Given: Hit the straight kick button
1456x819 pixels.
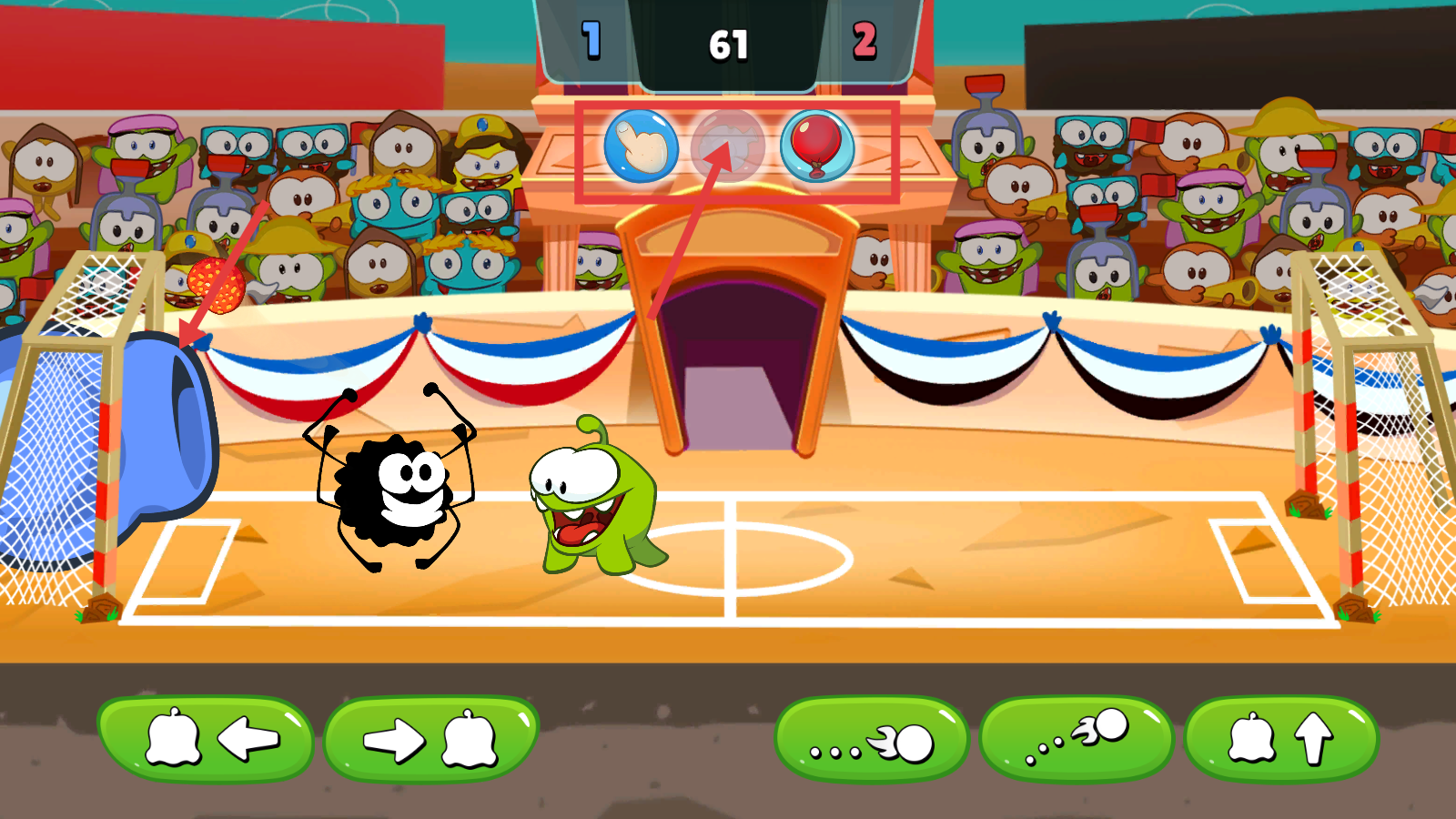Looking at the screenshot, I should 871,739.
